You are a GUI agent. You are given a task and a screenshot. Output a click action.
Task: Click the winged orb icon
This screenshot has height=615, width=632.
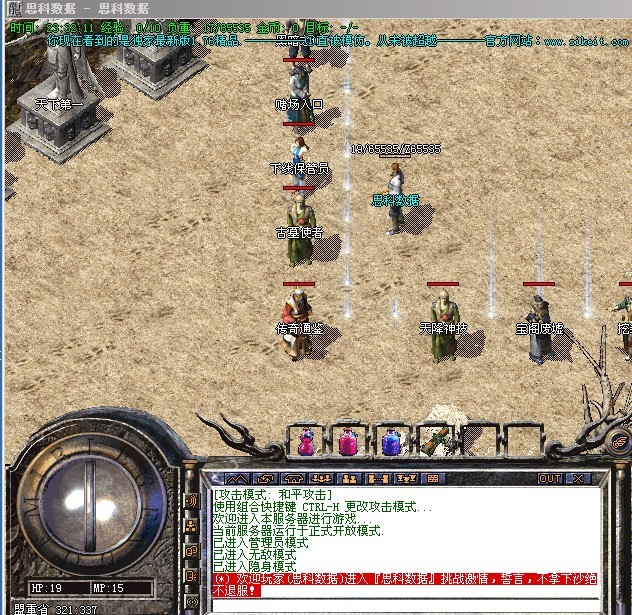tap(618, 440)
